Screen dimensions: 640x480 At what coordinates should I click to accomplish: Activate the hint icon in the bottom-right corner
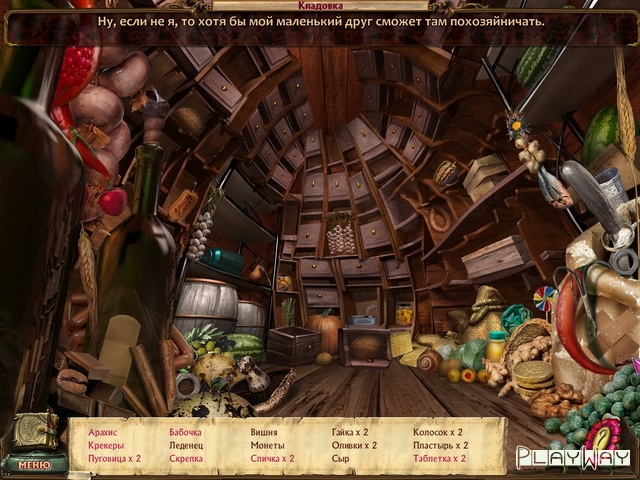point(603,436)
